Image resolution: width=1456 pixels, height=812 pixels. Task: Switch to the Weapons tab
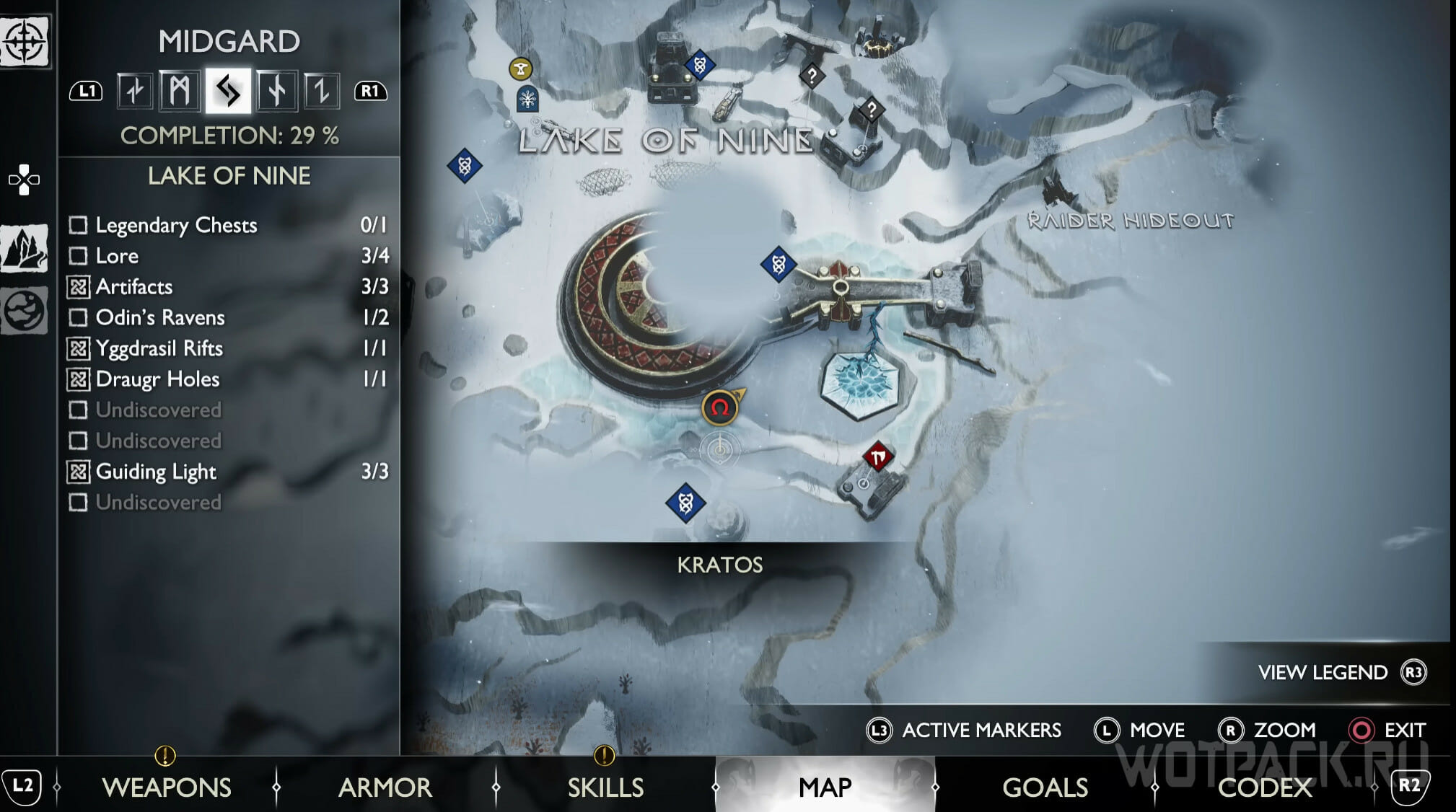tap(167, 787)
